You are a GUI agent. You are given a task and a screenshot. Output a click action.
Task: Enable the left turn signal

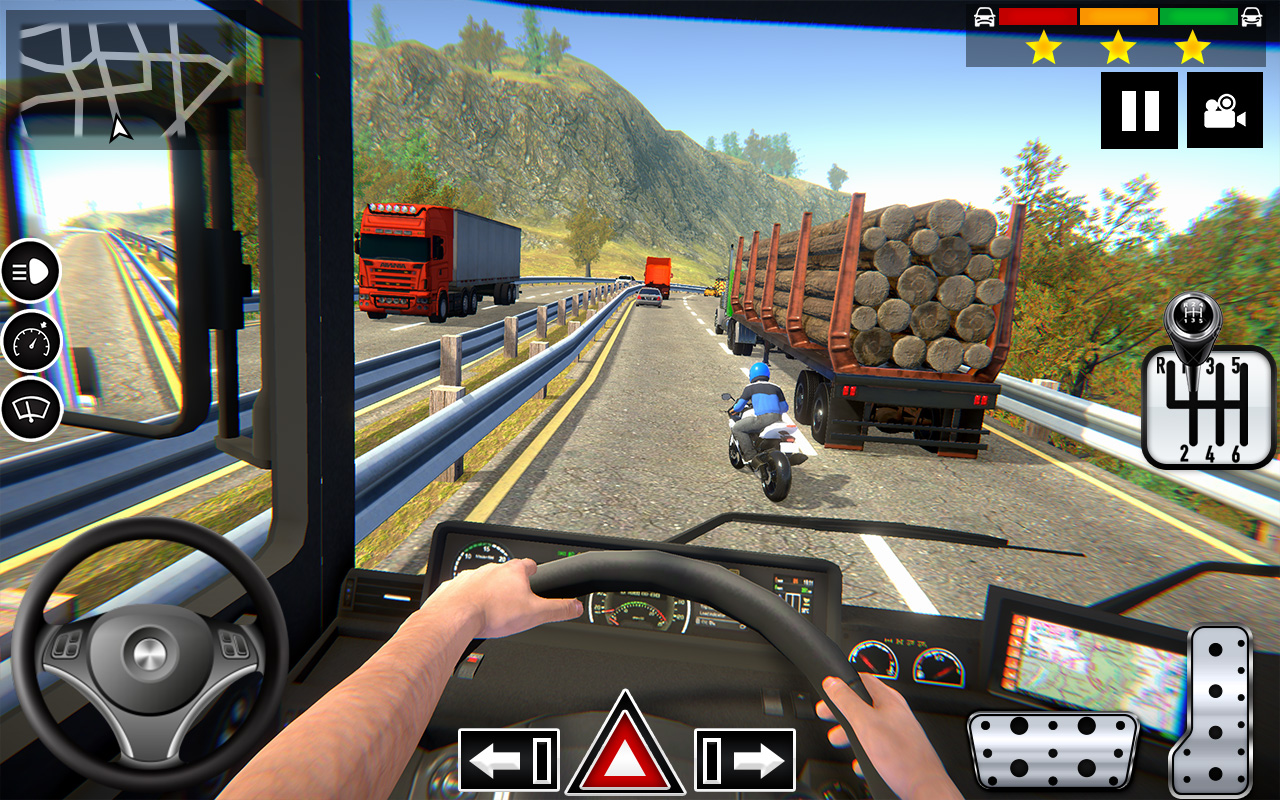509,760
